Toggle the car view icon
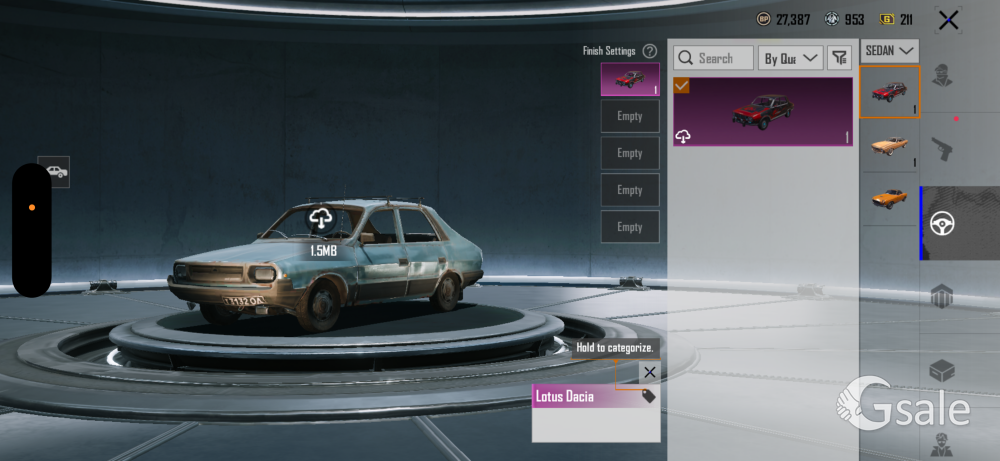This screenshot has width=1000, height=461. (x=54, y=171)
